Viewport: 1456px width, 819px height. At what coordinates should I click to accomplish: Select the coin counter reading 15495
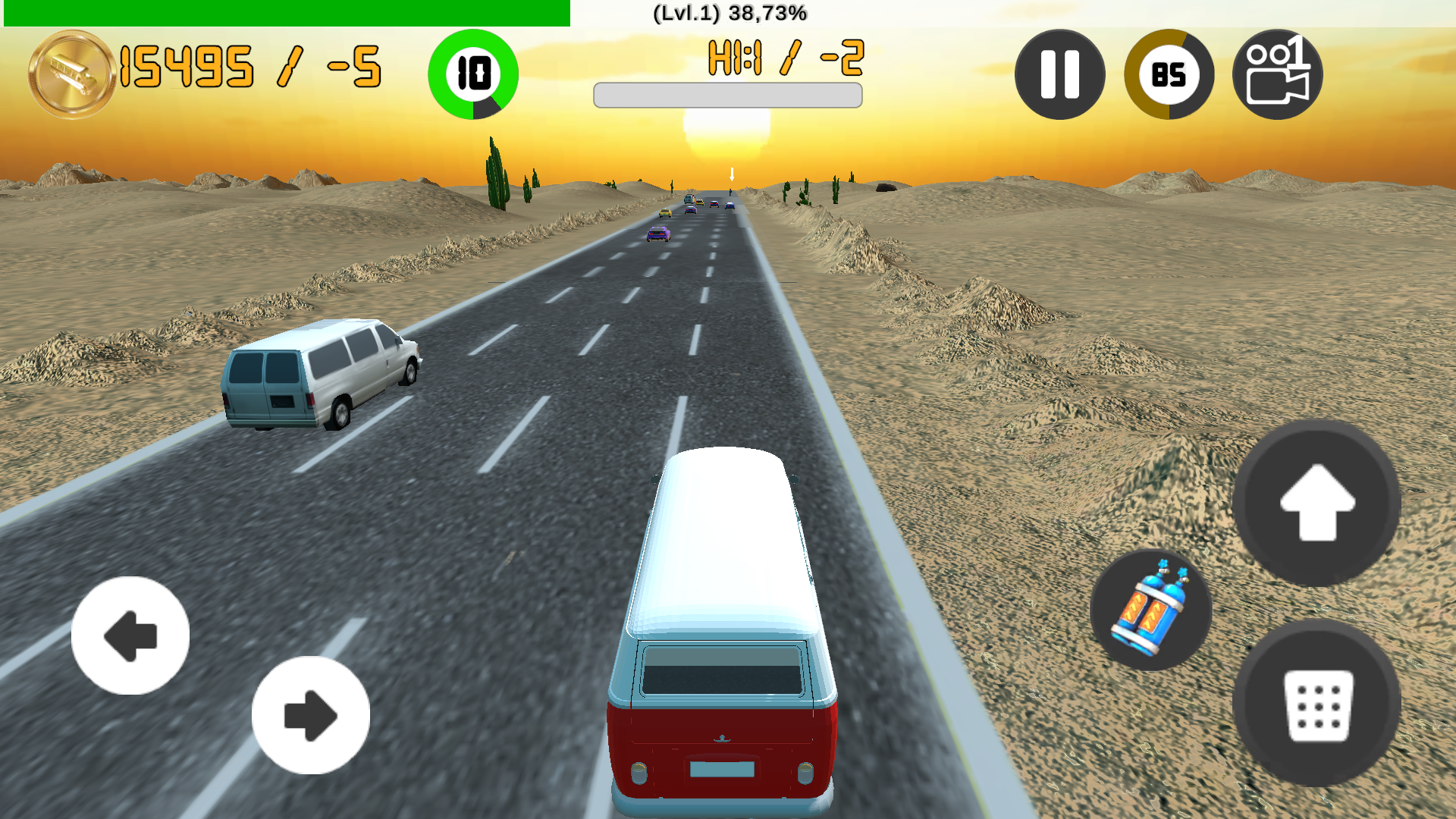[x=186, y=67]
